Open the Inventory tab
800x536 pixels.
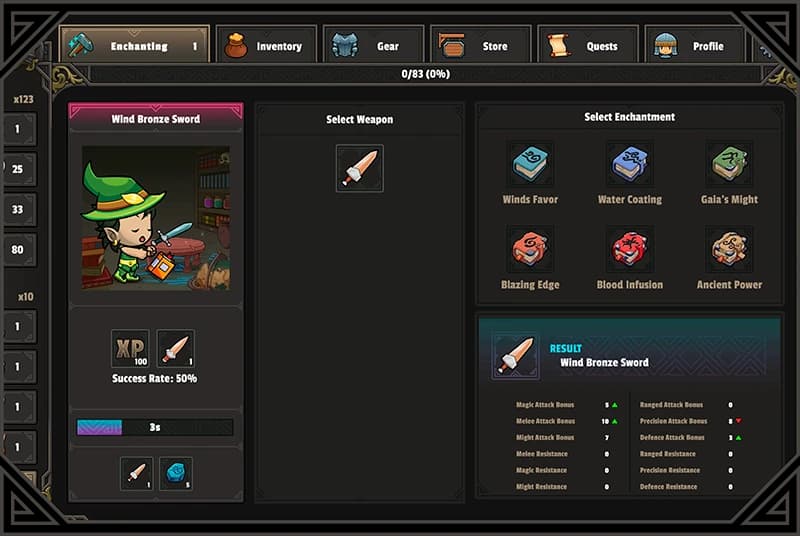tap(266, 45)
